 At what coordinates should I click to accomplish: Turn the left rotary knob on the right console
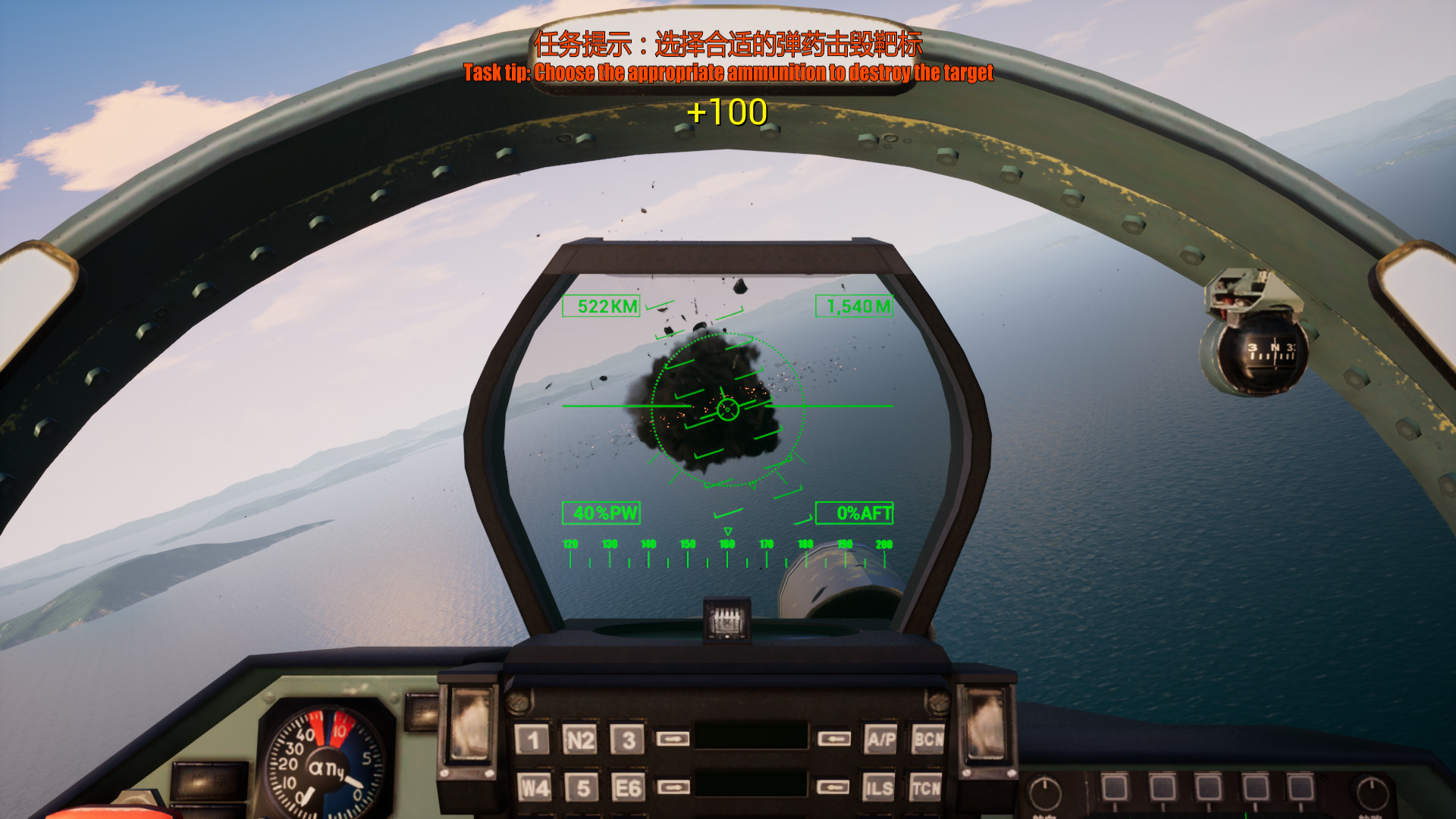coord(1046,792)
